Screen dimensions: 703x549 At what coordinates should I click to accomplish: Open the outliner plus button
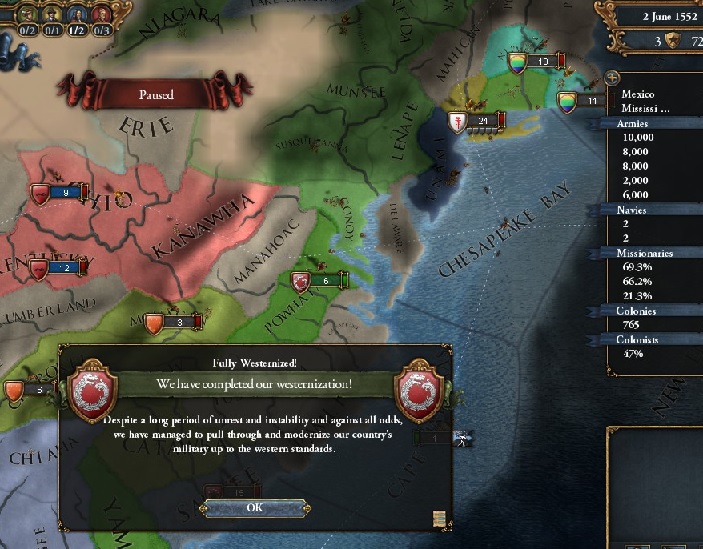612,79
